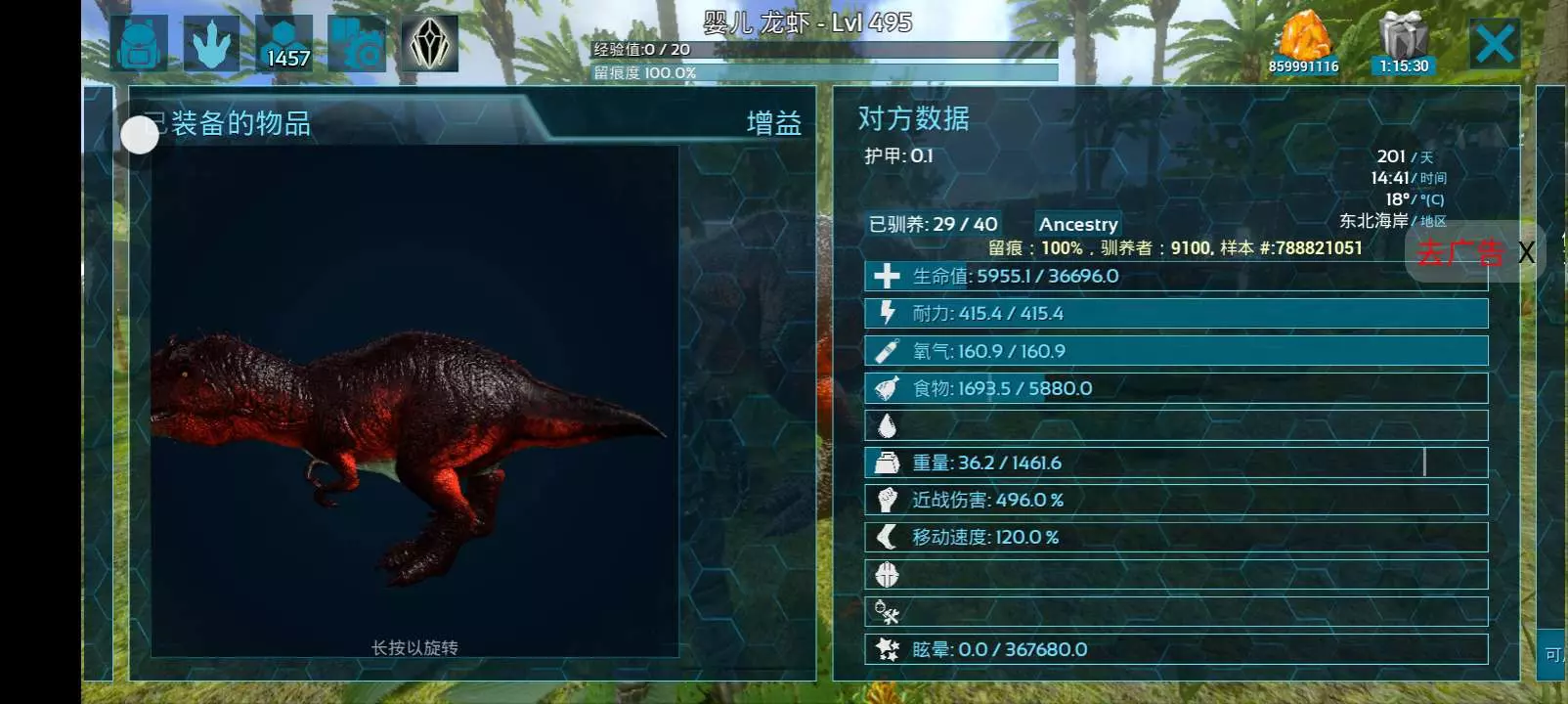This screenshot has height=704, width=1568.
Task: Select the dinosaur footprint icon
Action: [211, 44]
